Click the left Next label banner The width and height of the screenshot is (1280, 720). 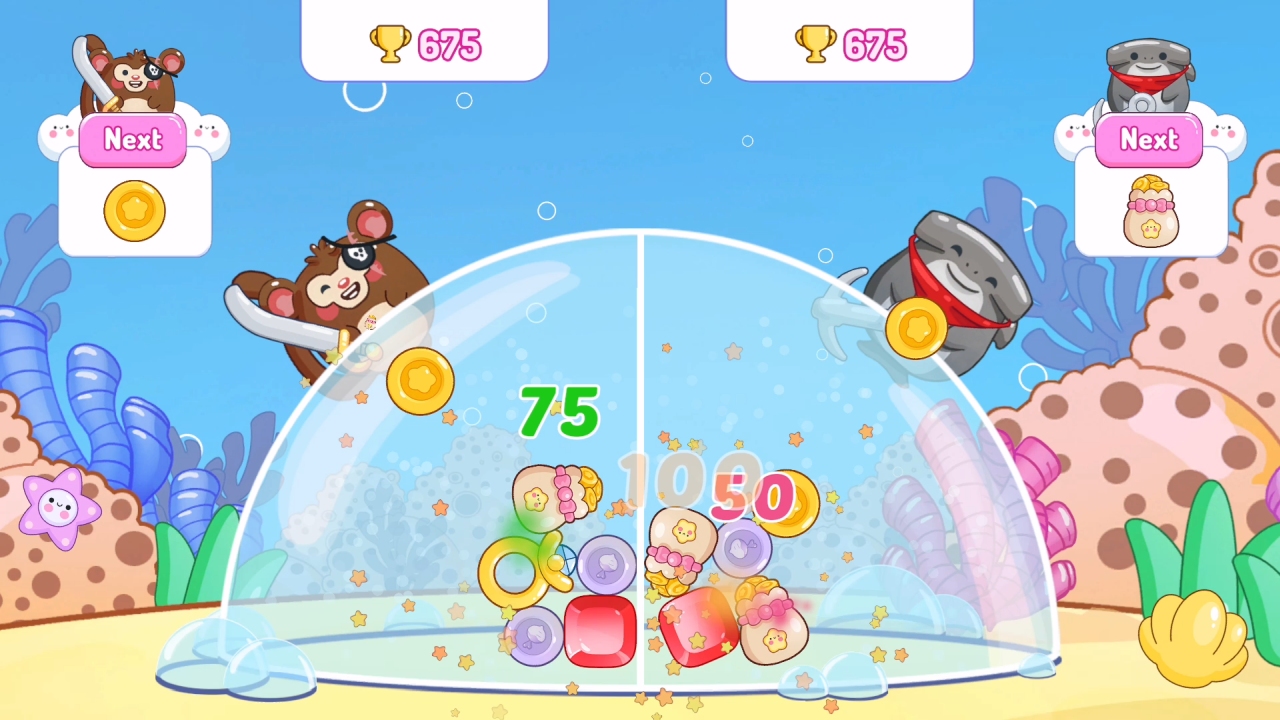click(132, 140)
